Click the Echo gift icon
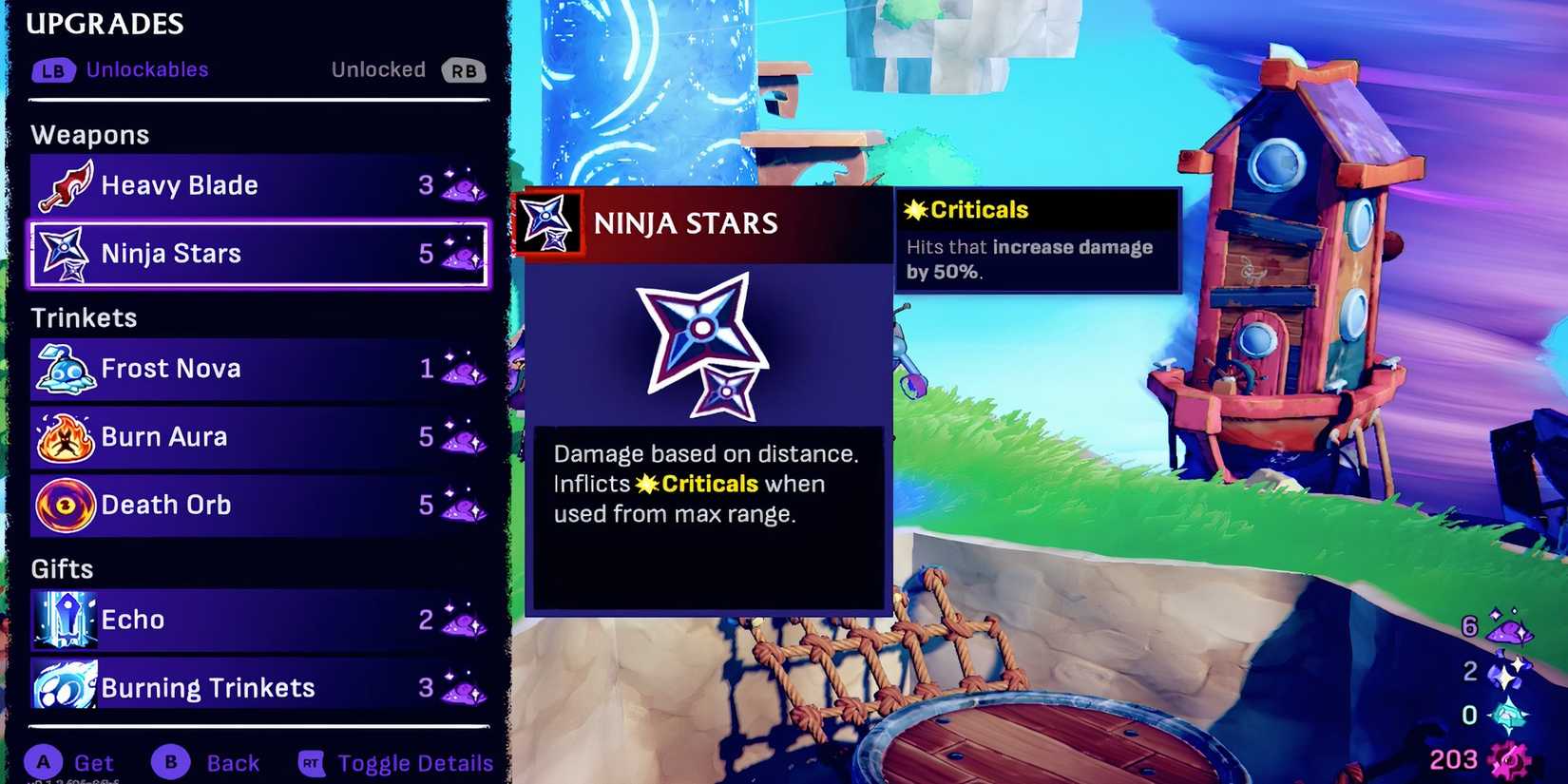This screenshot has width=1568, height=784. click(64, 620)
